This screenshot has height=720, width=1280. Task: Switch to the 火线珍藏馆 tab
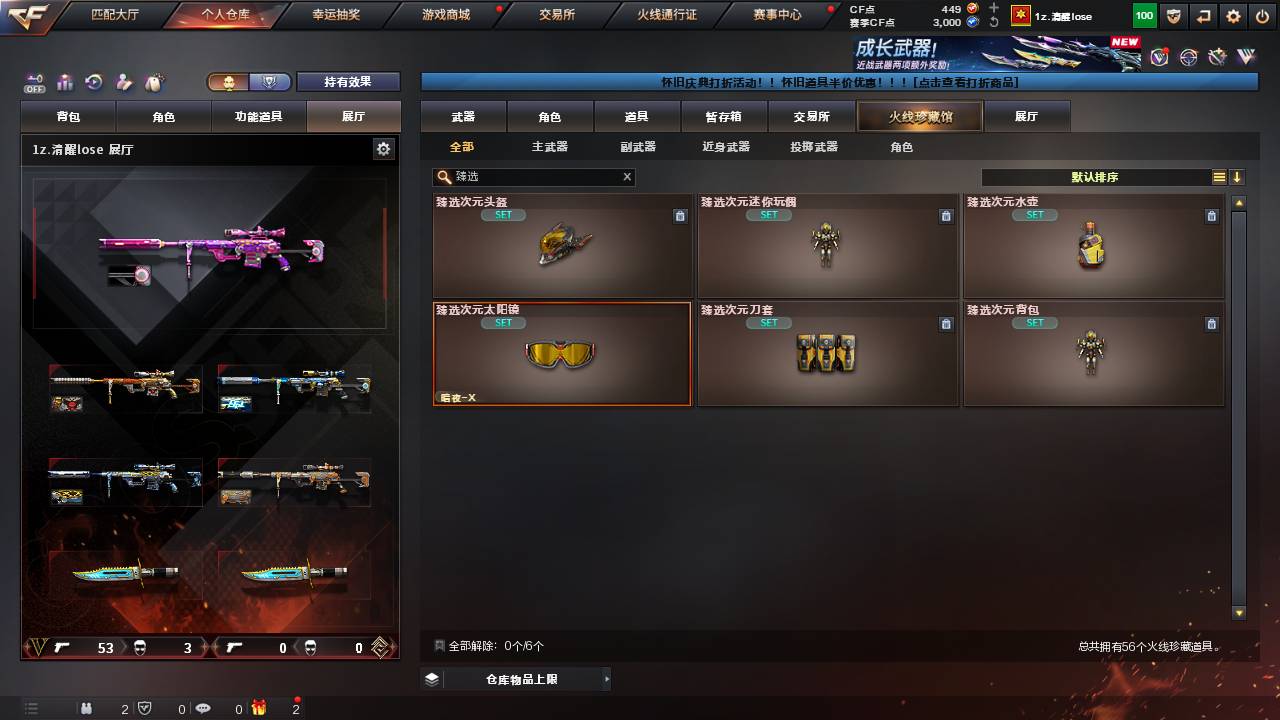click(x=917, y=116)
